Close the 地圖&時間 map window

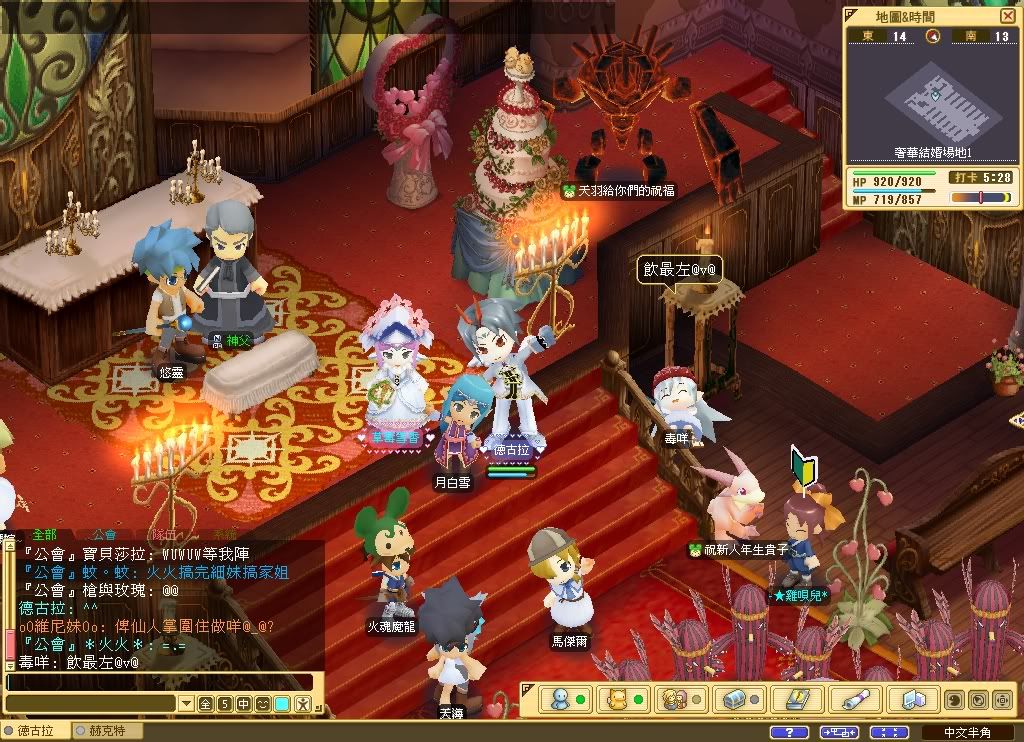click(1007, 16)
